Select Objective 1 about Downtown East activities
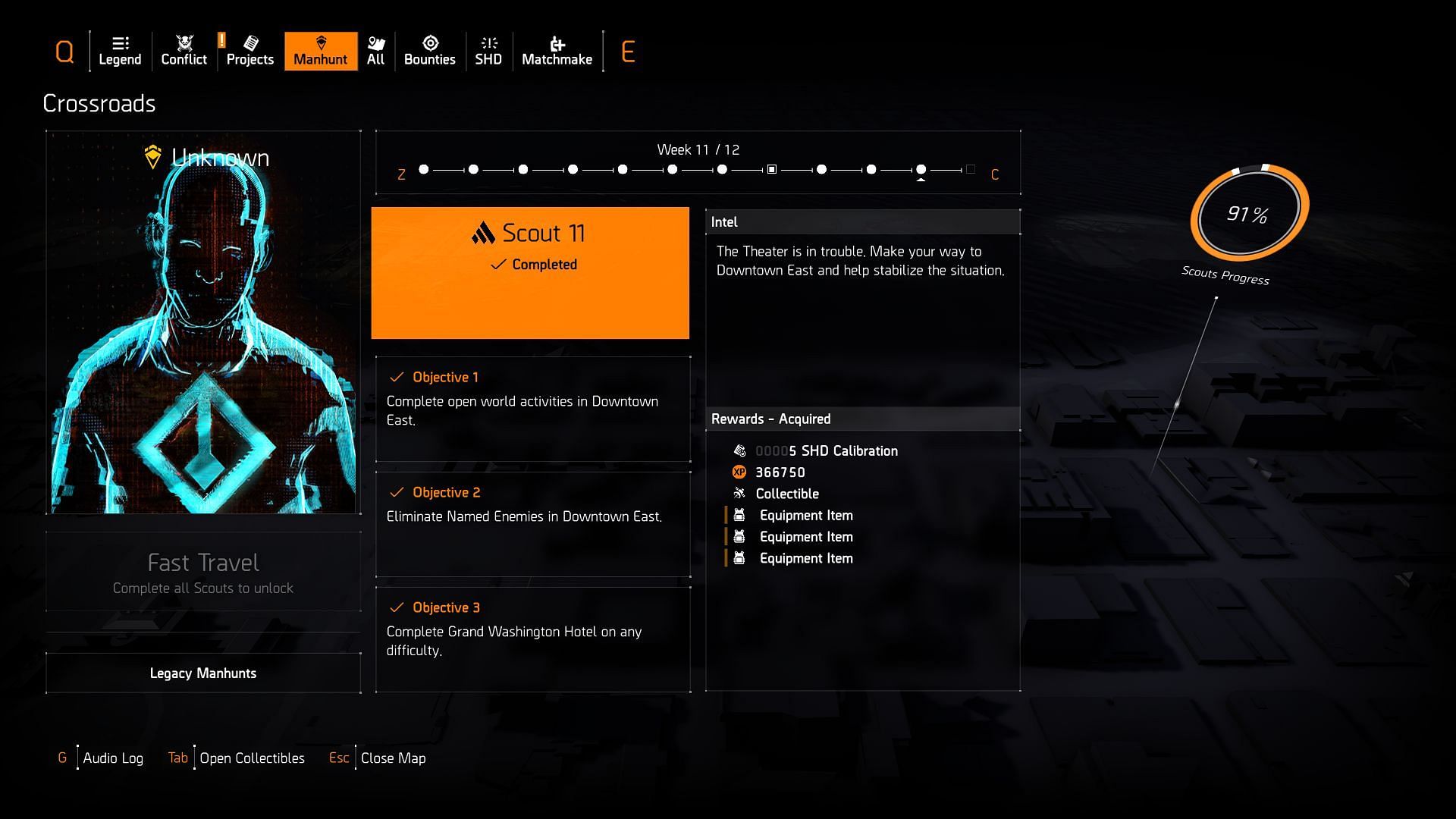Image resolution: width=1456 pixels, height=819 pixels. (x=532, y=409)
